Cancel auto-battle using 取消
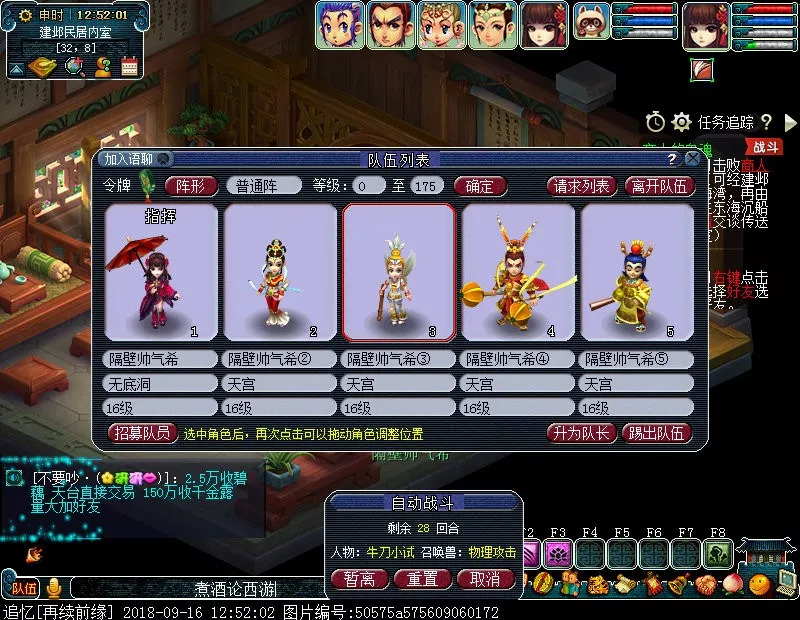Image resolution: width=800 pixels, height=620 pixels. tap(485, 578)
